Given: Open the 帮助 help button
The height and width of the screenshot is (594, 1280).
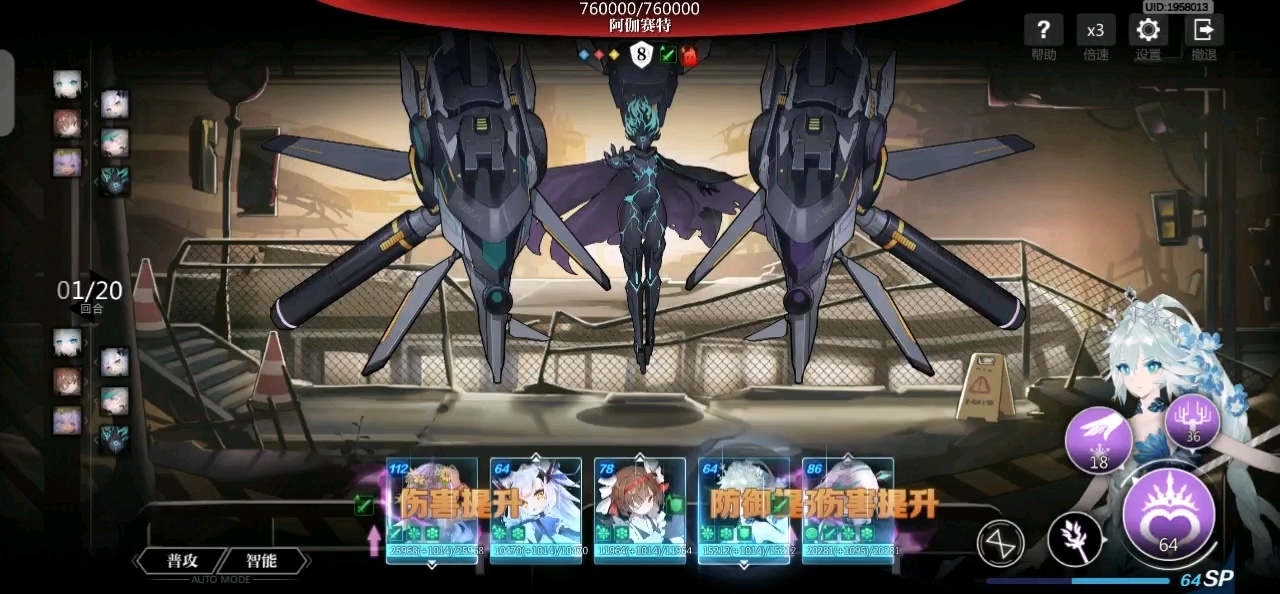Looking at the screenshot, I should point(1043,30).
